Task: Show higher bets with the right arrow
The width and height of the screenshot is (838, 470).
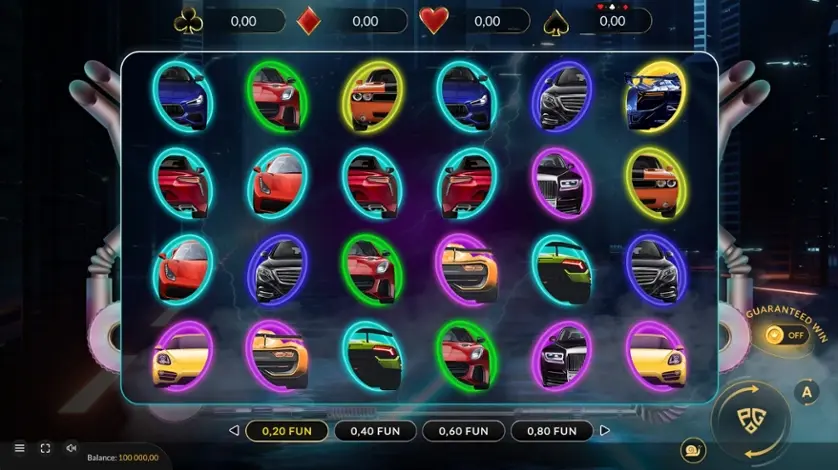Action: click(x=603, y=431)
